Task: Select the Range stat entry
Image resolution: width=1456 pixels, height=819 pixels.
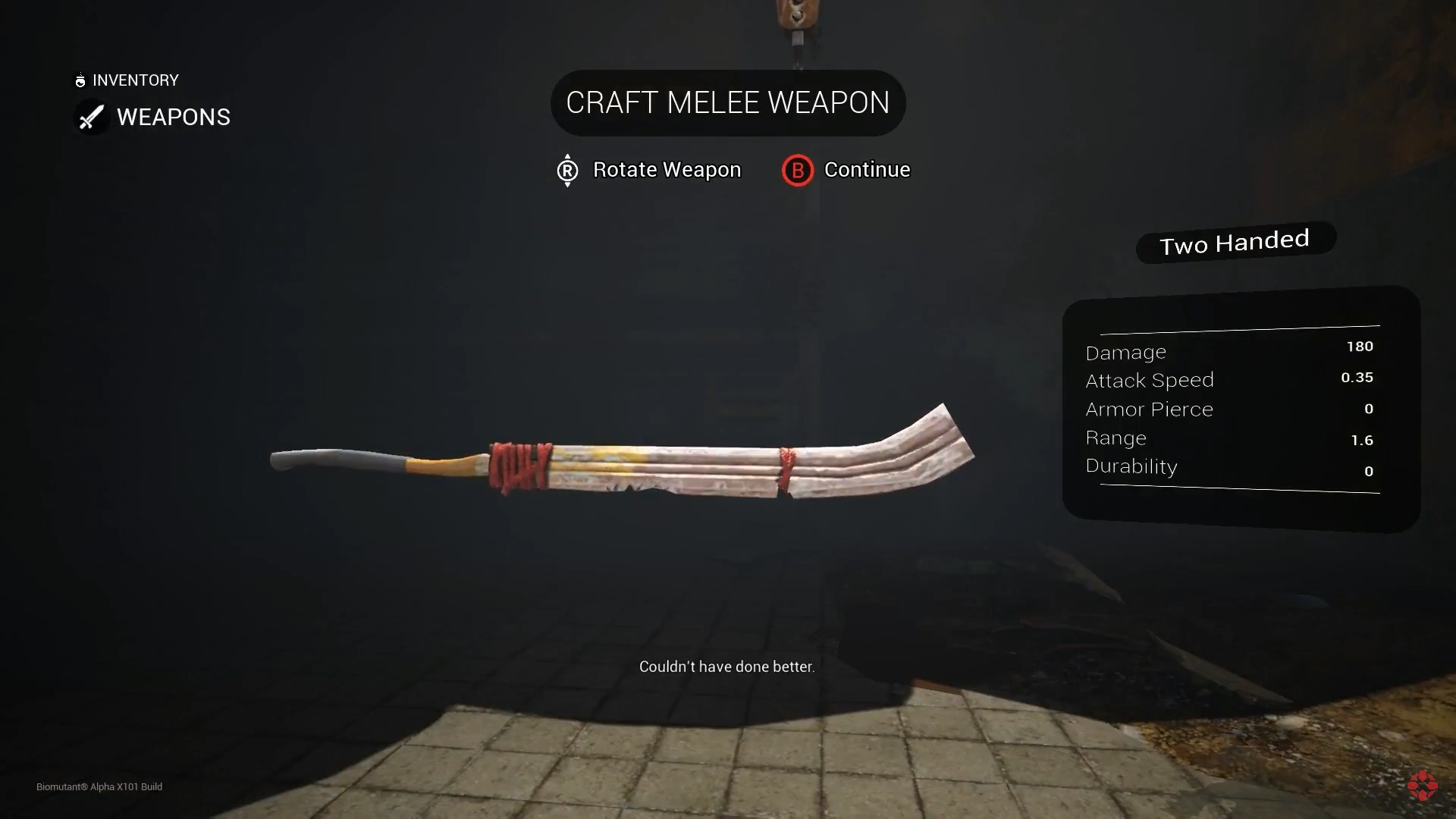Action: (1116, 438)
